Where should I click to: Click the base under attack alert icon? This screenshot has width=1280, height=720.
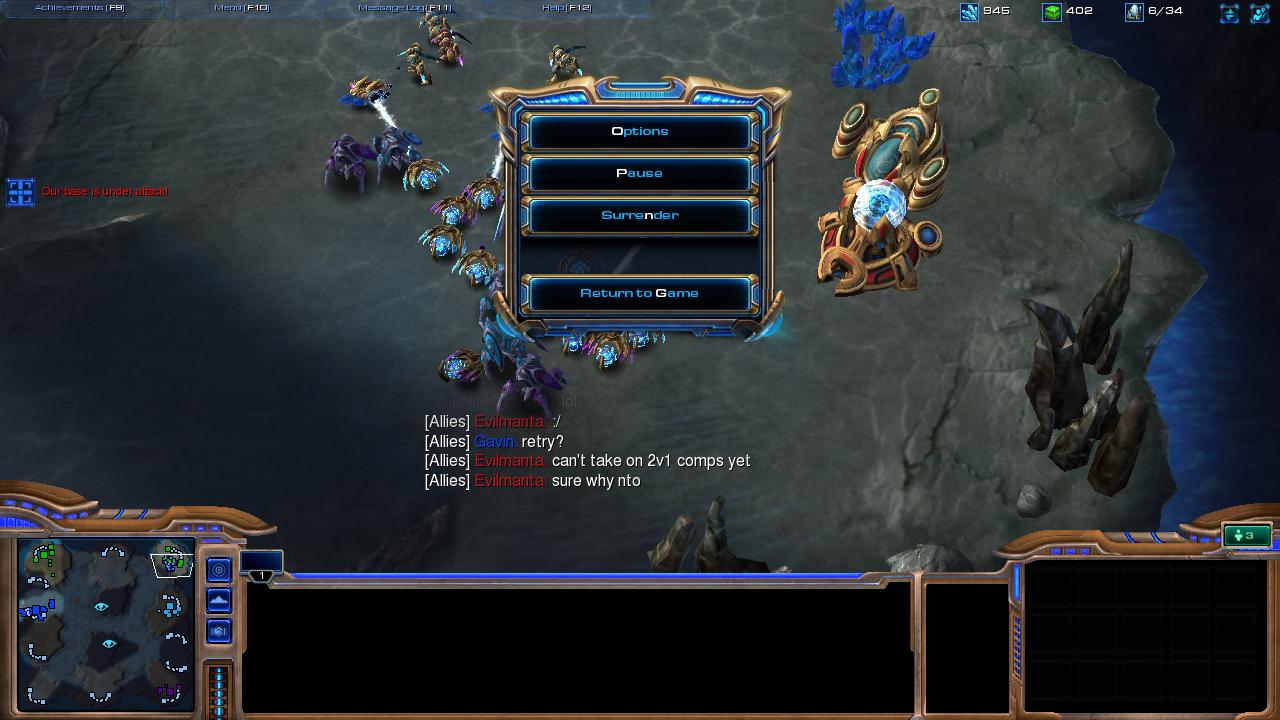pos(21,192)
